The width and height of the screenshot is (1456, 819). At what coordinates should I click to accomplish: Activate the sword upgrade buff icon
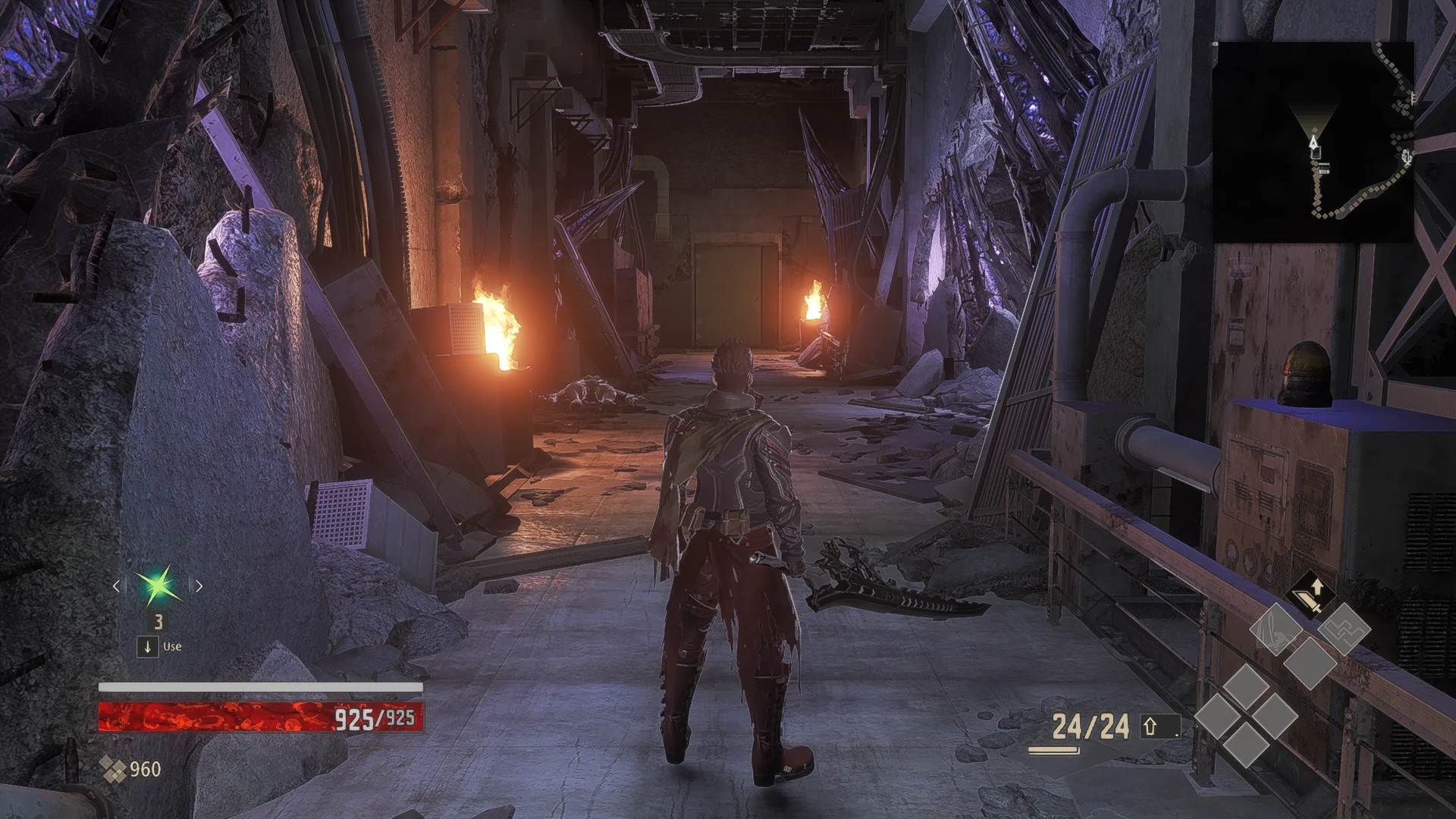1309,594
